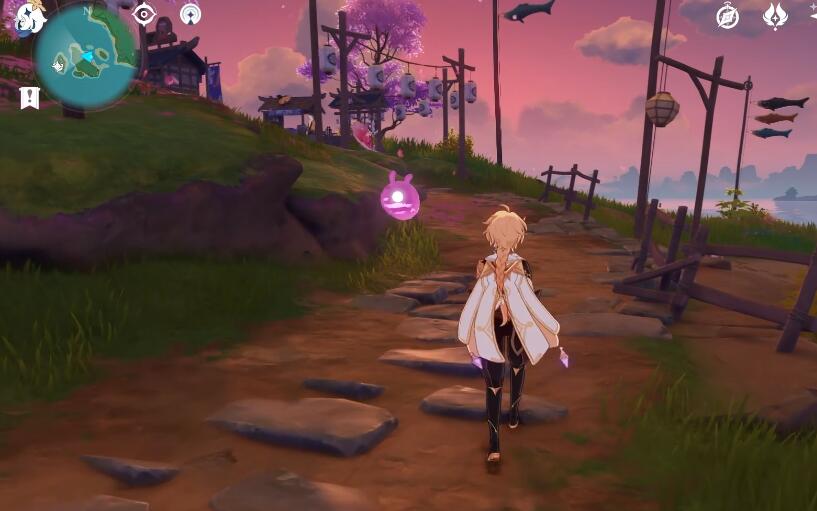The height and width of the screenshot is (511, 817).
Task: Open the quest banner icon with exclamation mark
Action: pos(29,98)
